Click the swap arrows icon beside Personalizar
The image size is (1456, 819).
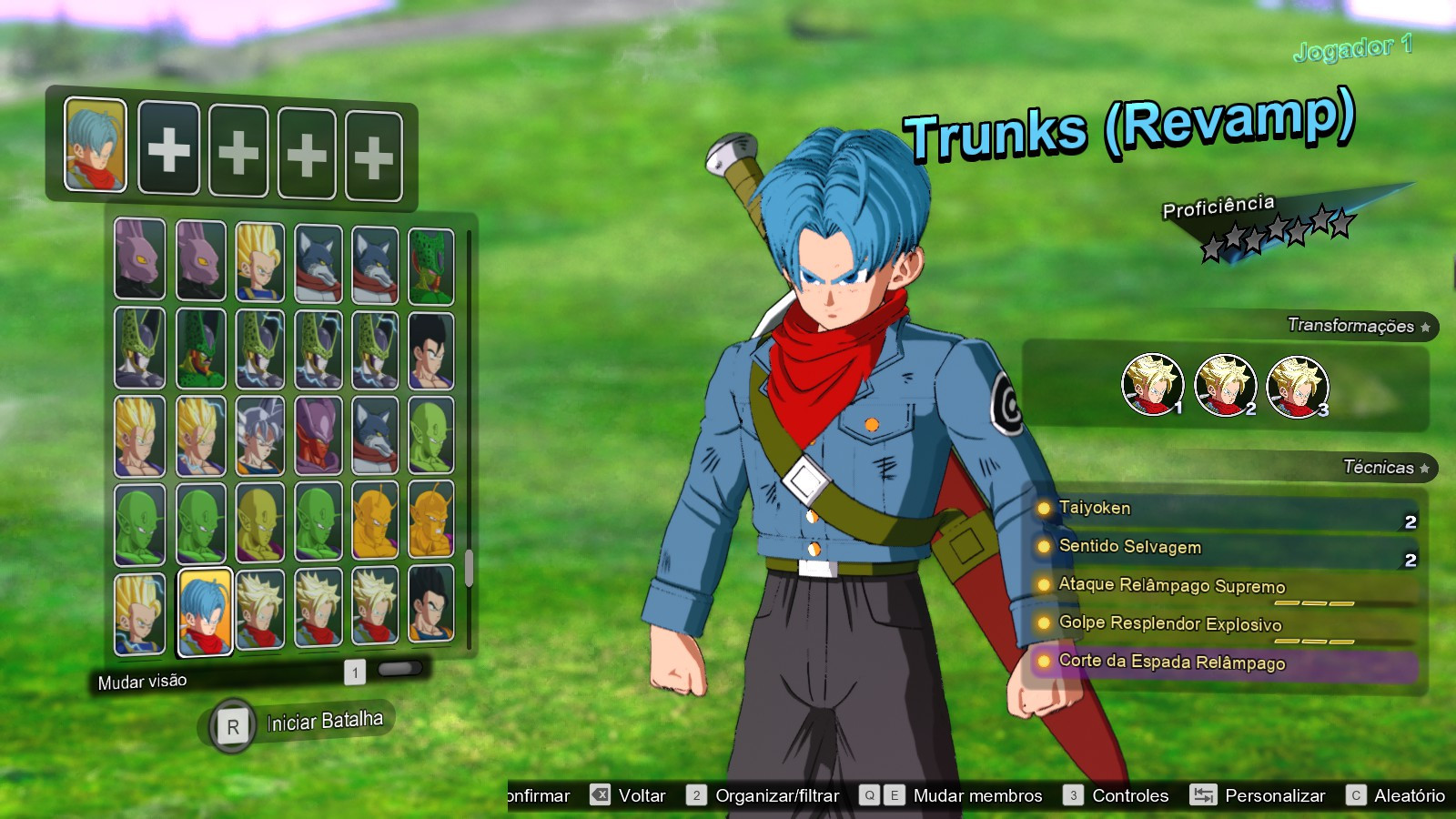click(x=1203, y=794)
